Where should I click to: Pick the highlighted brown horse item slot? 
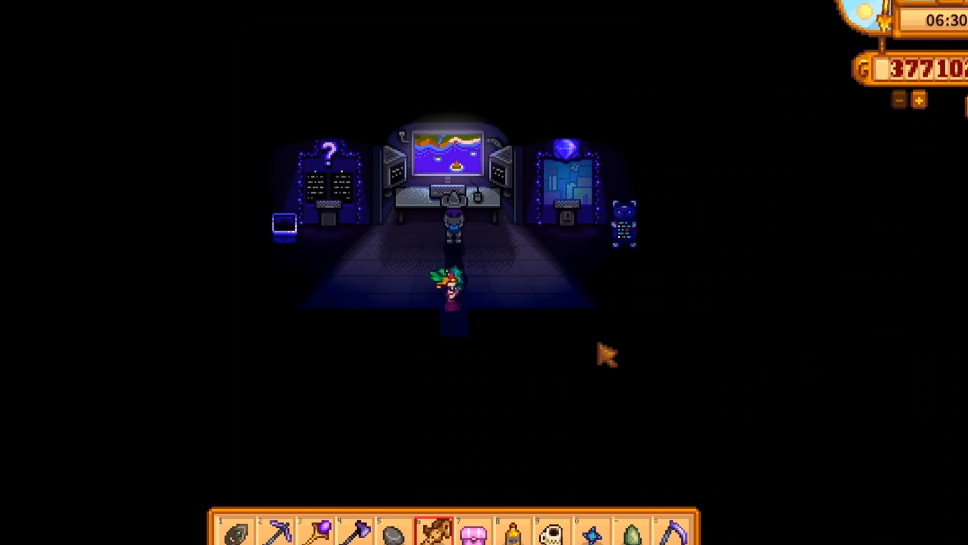tap(434, 532)
